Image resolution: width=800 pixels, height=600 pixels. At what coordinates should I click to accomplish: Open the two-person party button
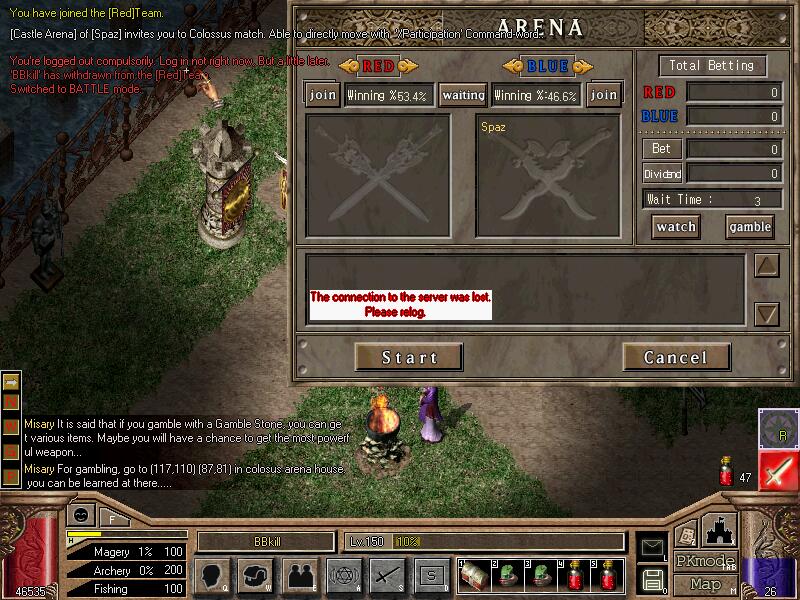coord(300,575)
